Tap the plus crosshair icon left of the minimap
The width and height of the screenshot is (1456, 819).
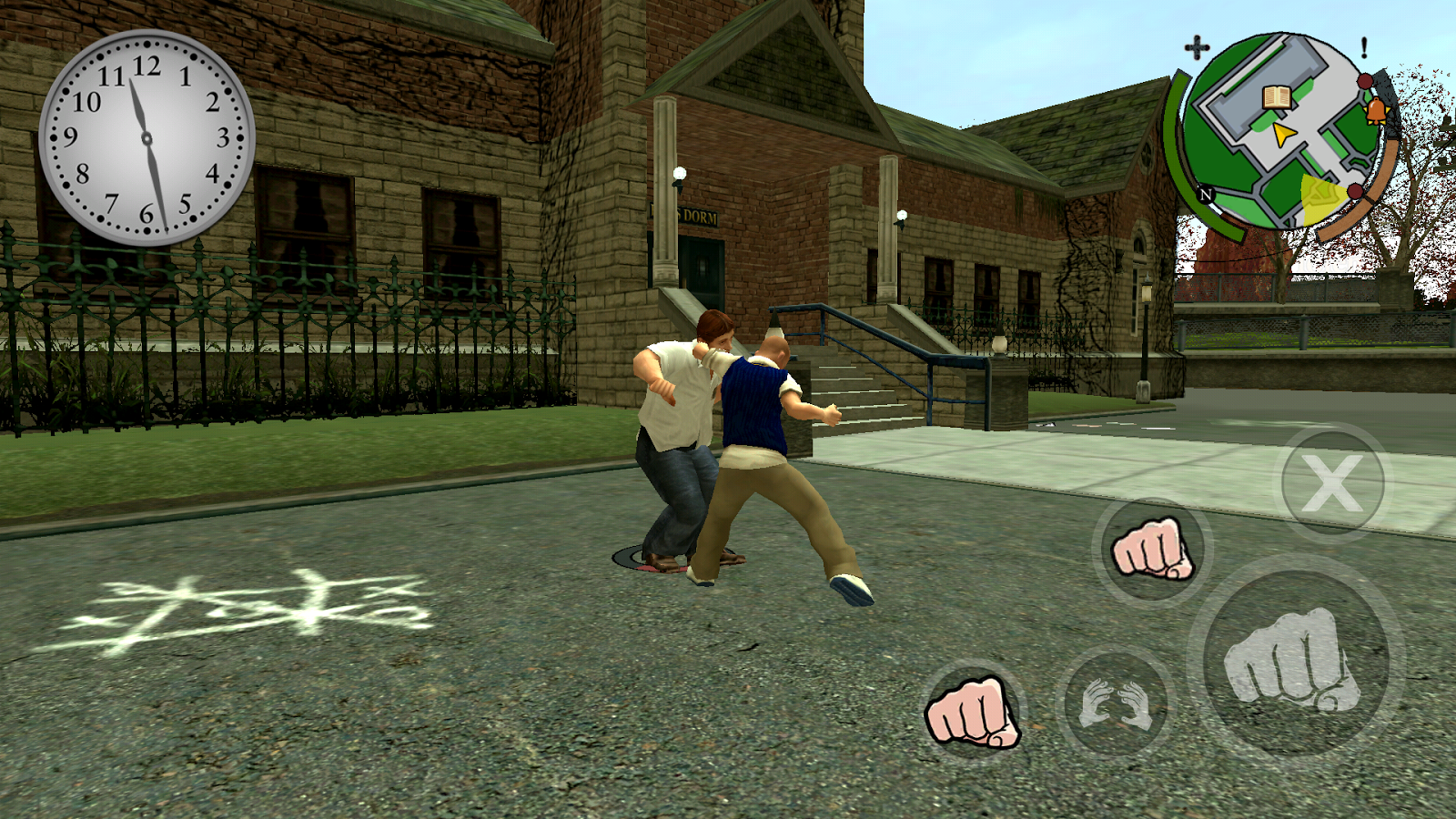tap(1196, 46)
